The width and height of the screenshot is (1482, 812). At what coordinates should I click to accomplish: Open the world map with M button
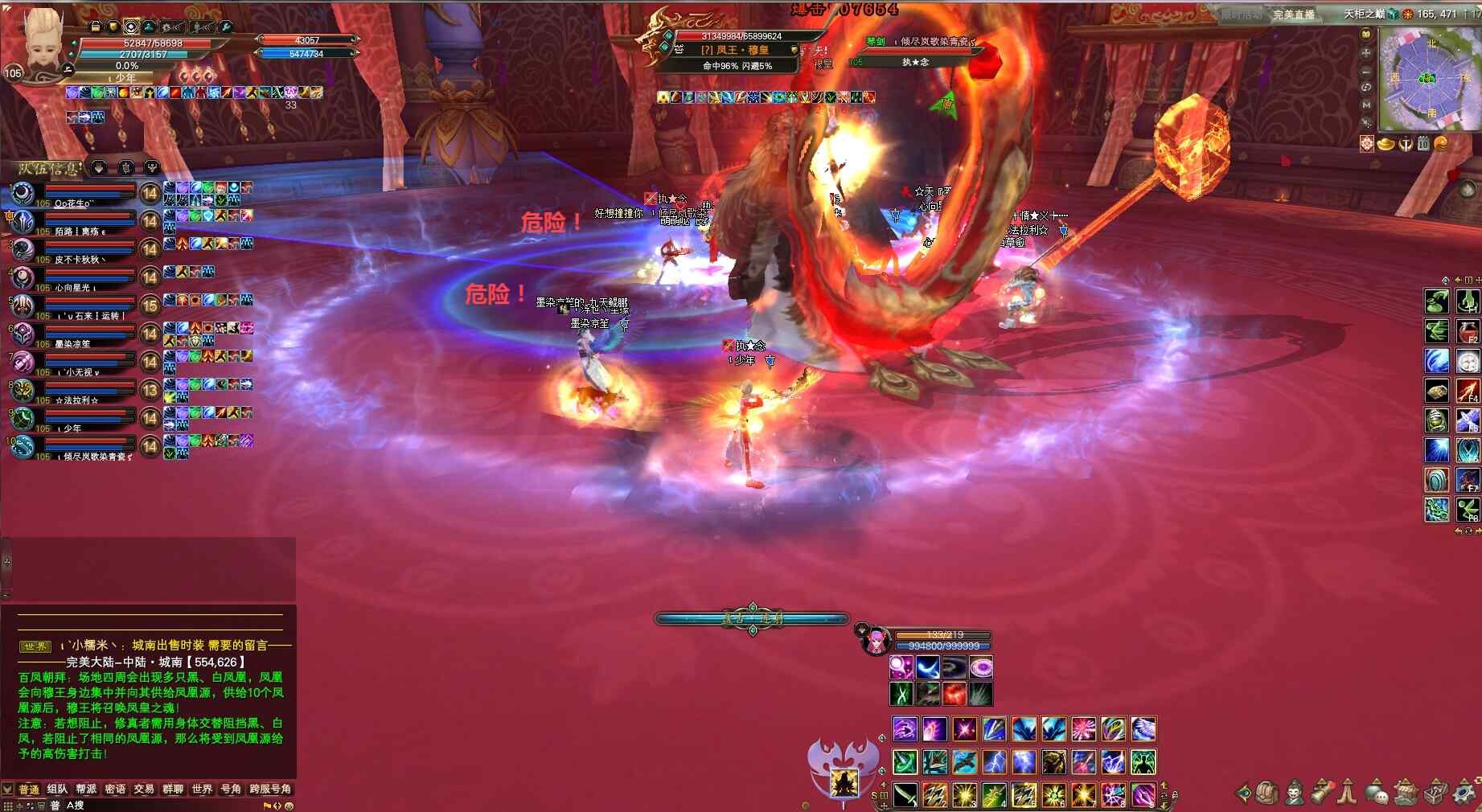tap(1365, 105)
